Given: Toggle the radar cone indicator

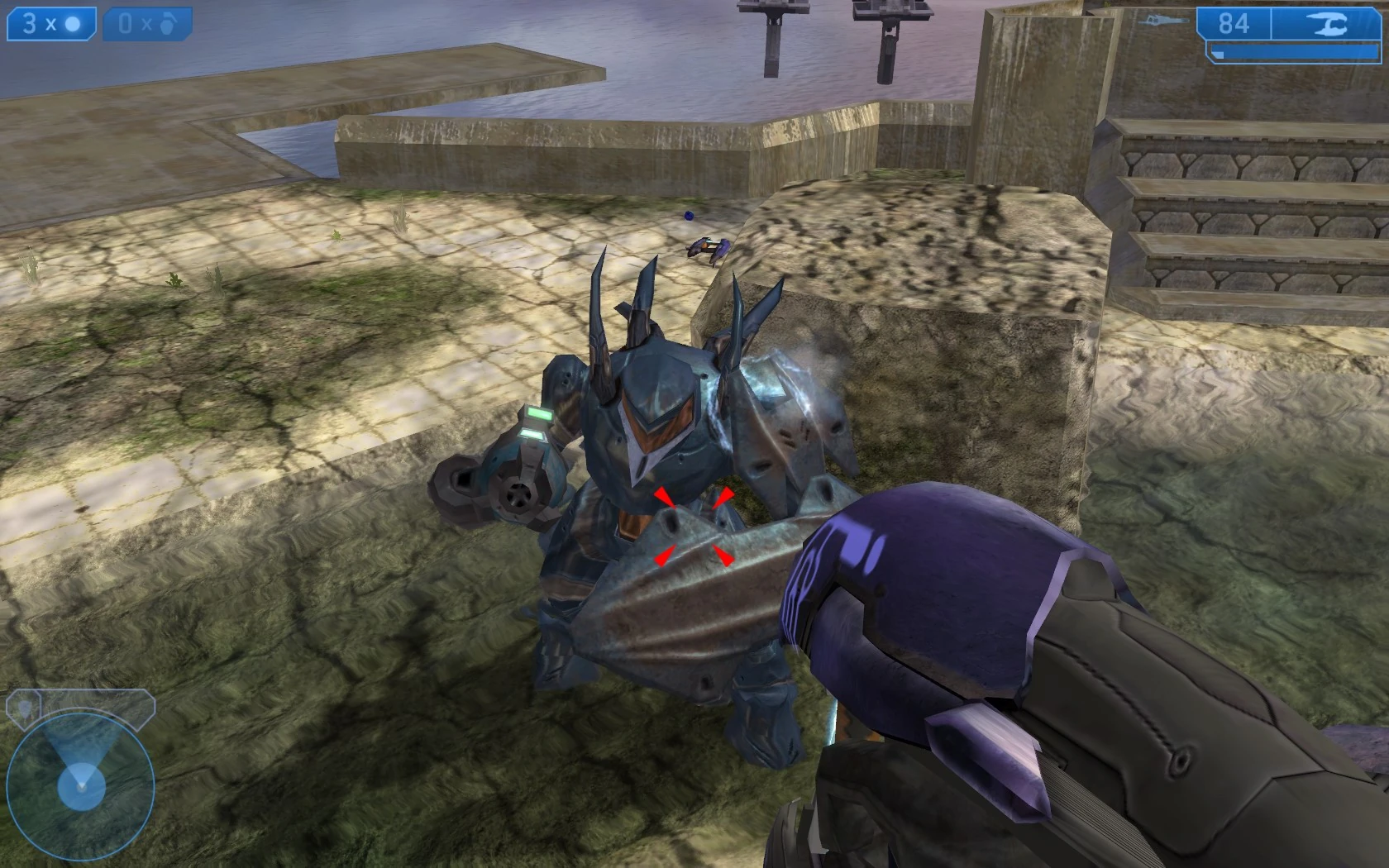Looking at the screenshot, I should [83, 765].
